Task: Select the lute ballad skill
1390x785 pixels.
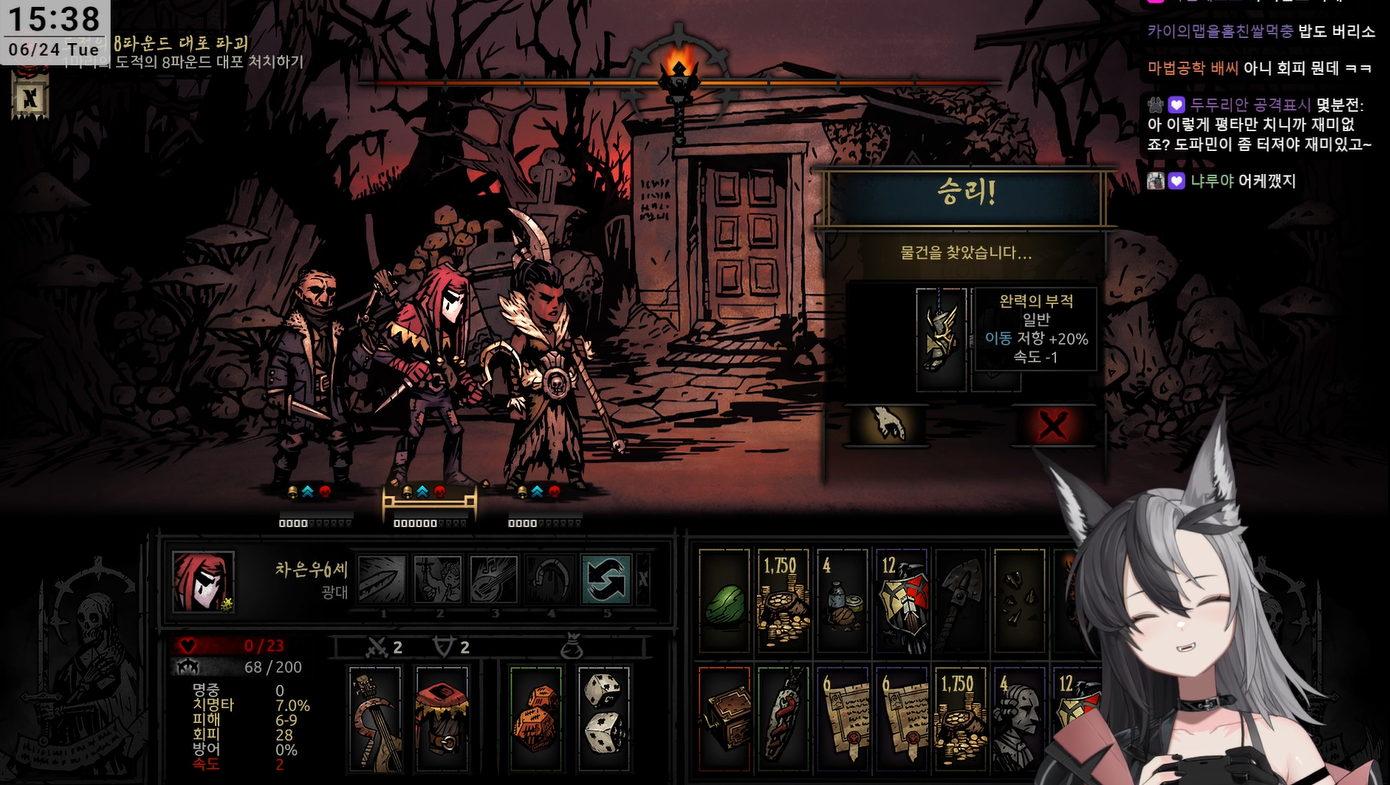Action: pos(494,579)
